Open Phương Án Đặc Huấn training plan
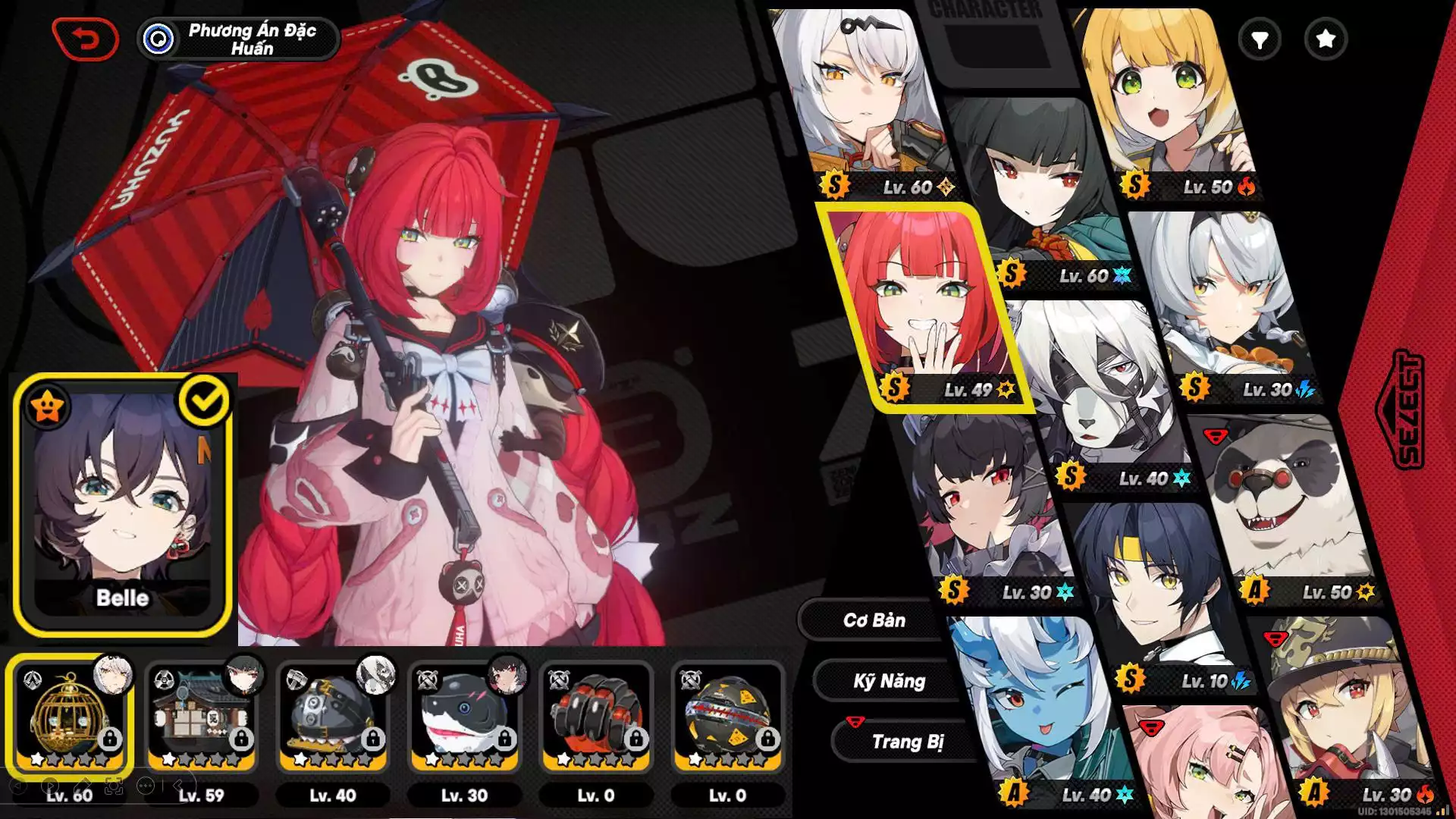This screenshot has height=819, width=1456. [238, 39]
